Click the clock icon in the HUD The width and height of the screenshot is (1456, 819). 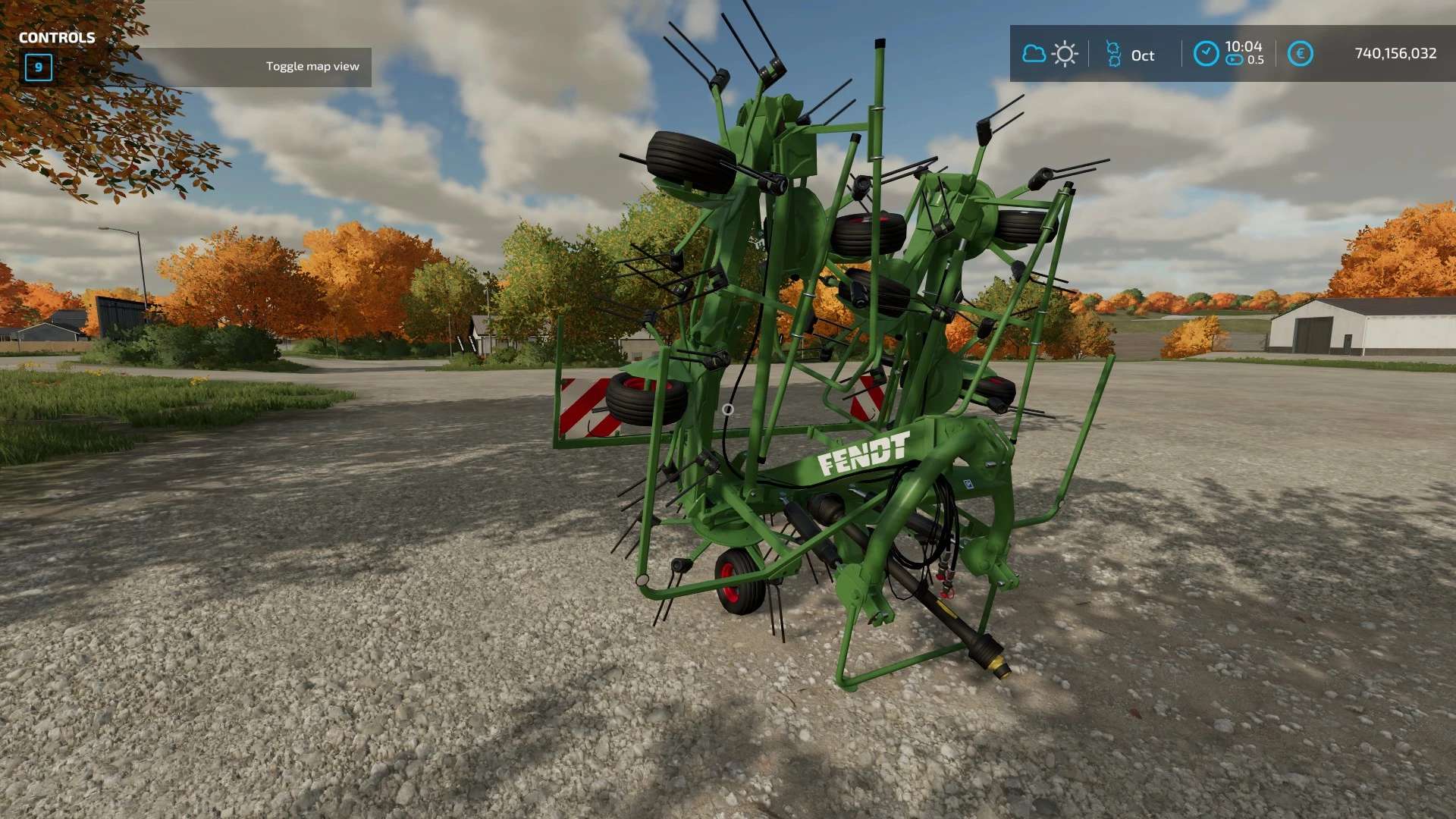pos(1206,54)
